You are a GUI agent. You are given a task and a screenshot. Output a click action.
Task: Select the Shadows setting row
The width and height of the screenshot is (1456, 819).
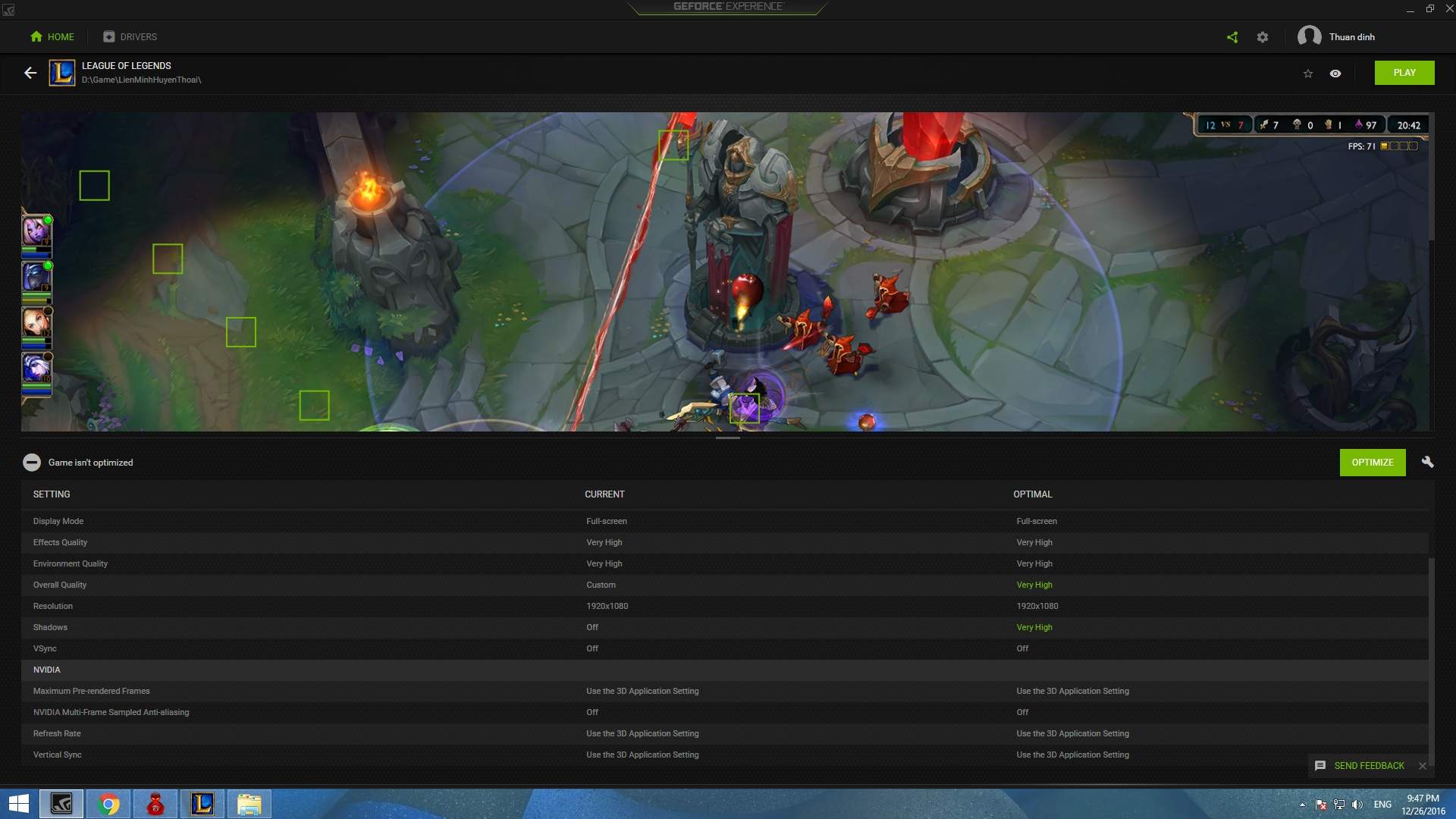(x=51, y=627)
